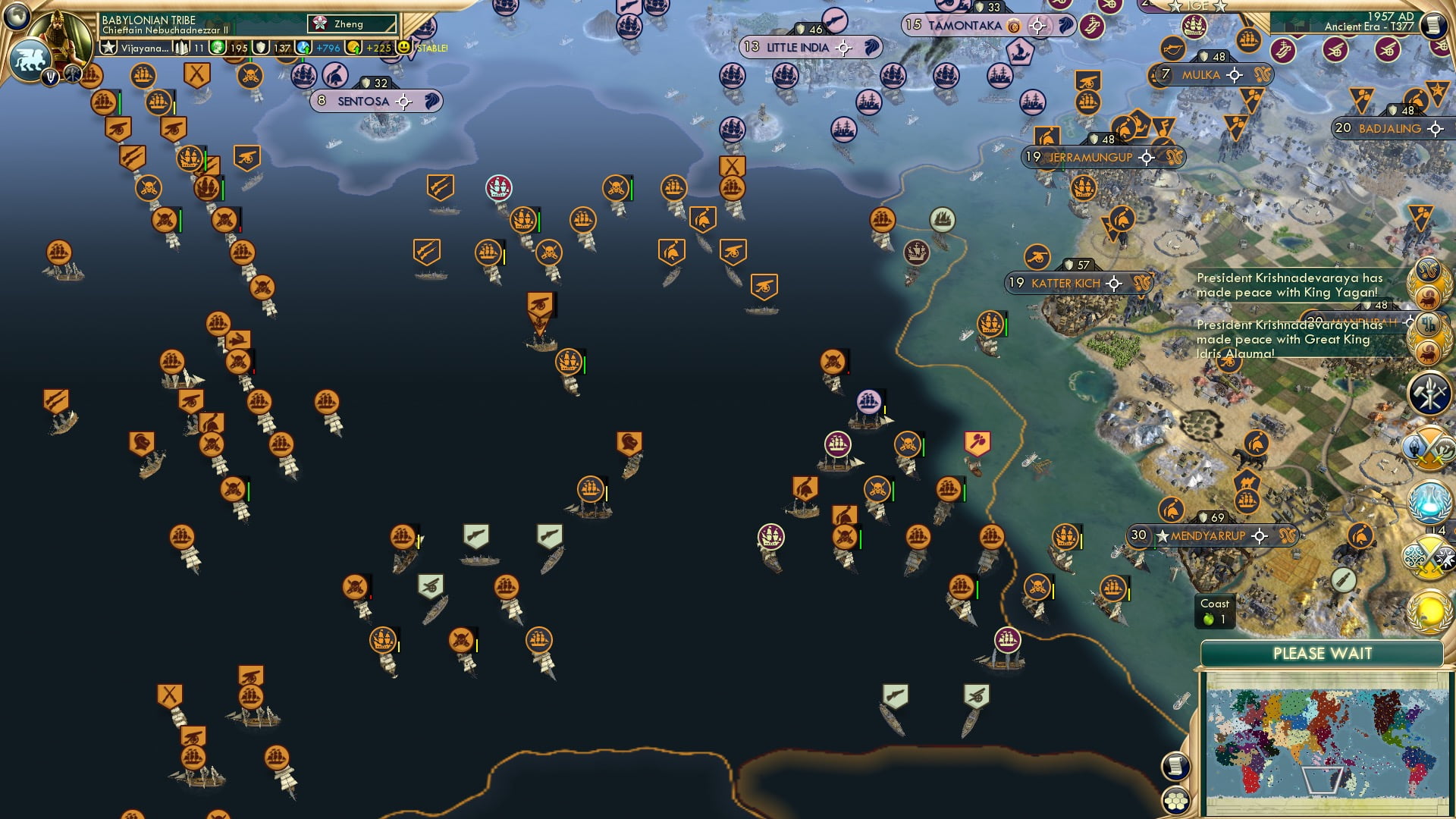Image resolution: width=1456 pixels, height=819 pixels.
Task: Click the weapons and trident notification icon
Action: [x=1429, y=393]
